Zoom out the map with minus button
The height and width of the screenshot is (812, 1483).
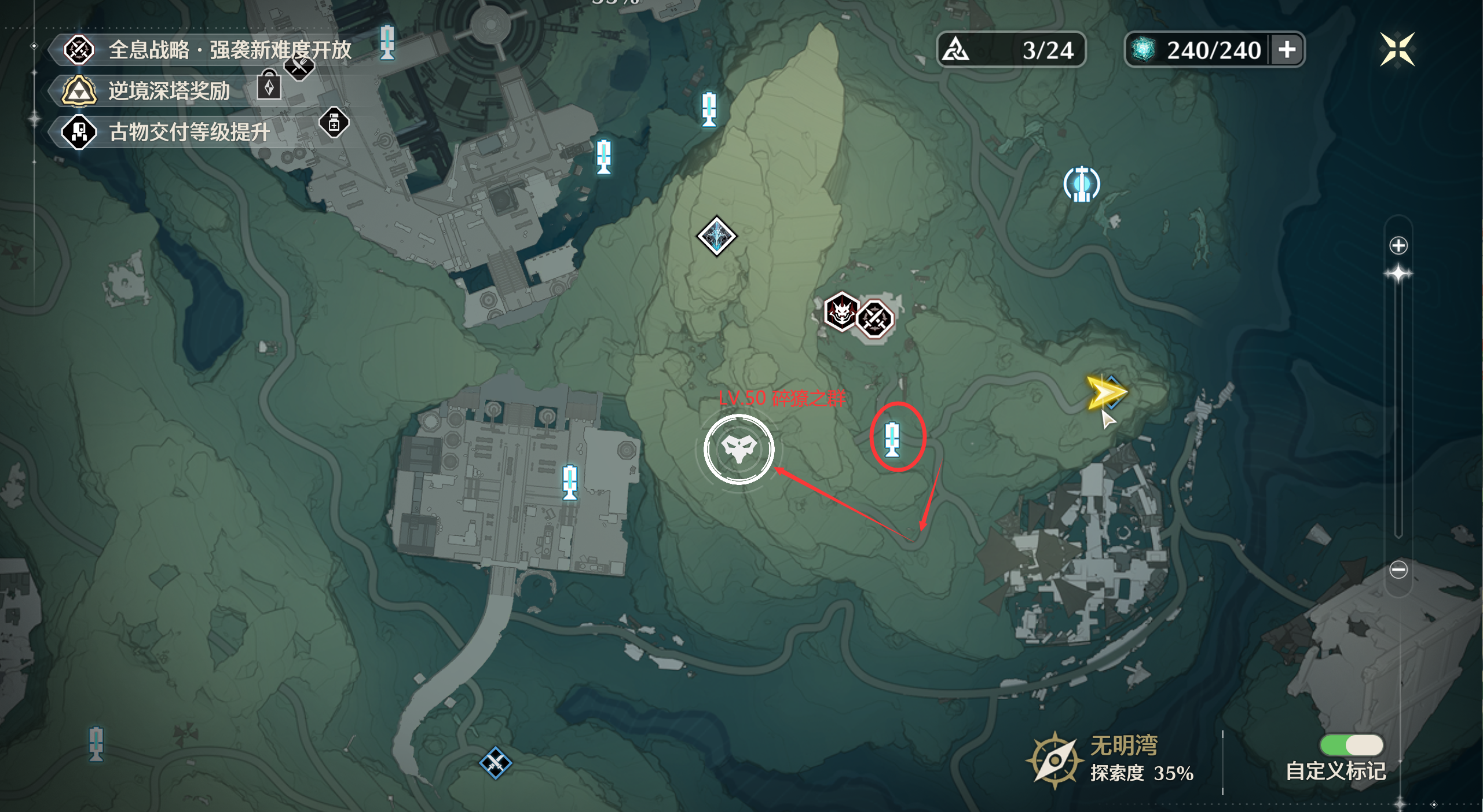coord(1398,569)
